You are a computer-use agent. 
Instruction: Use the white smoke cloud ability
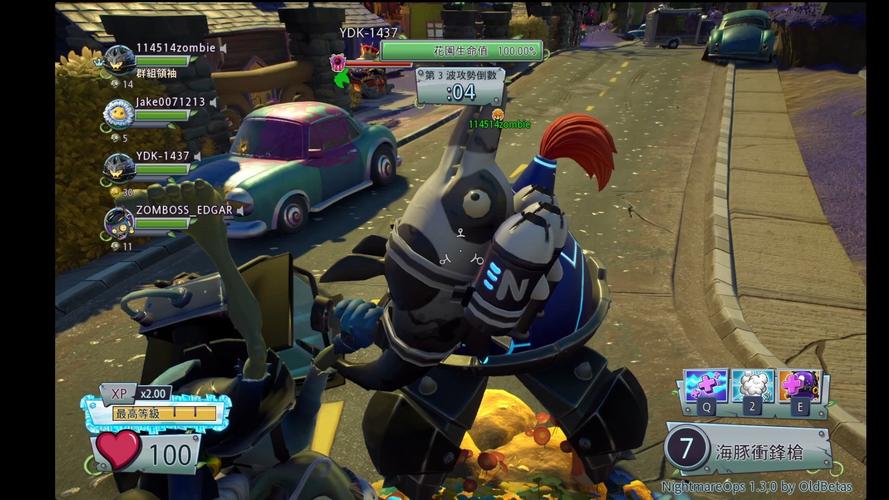[752, 385]
